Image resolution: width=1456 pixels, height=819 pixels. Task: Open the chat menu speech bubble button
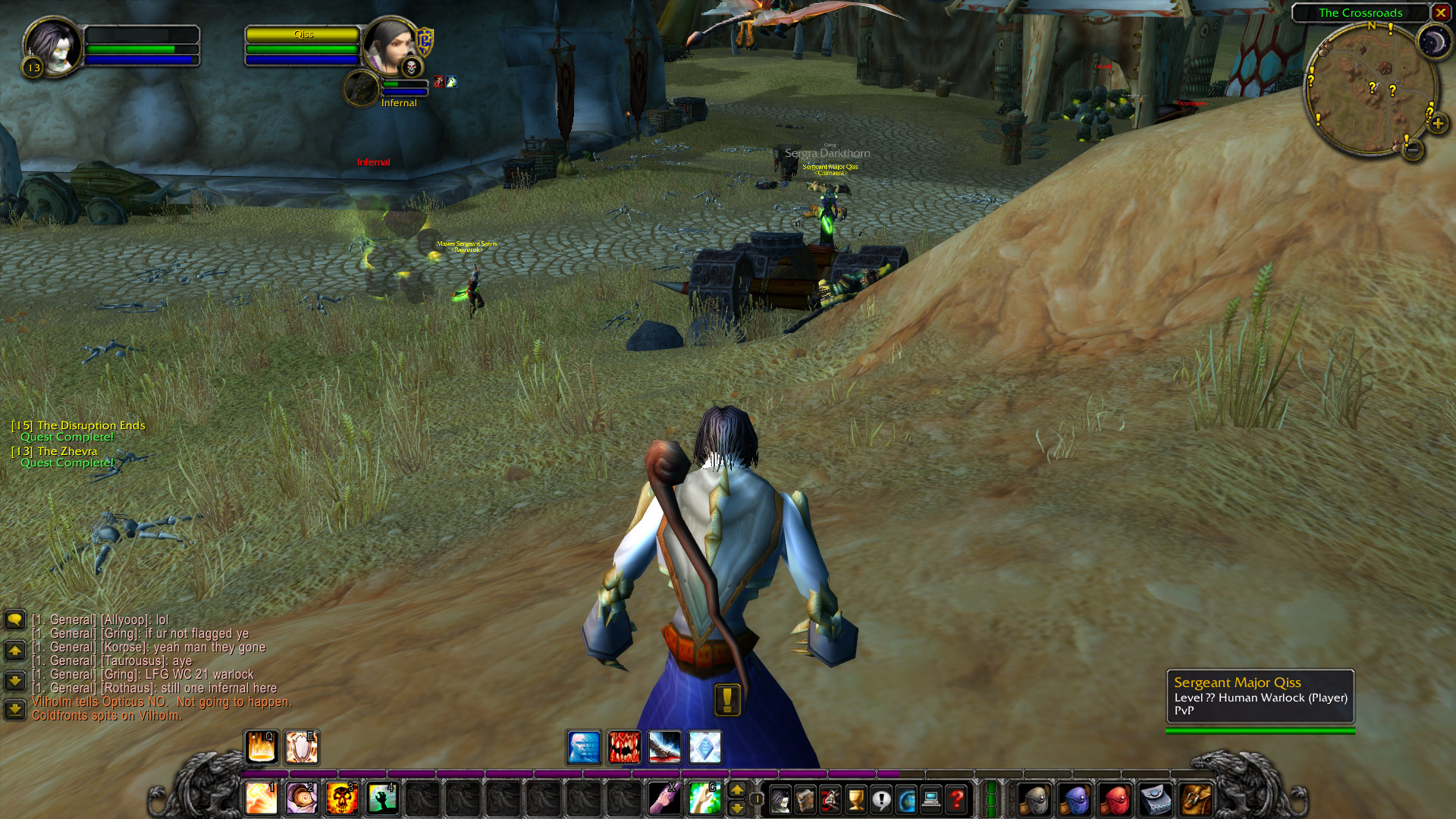point(14,620)
